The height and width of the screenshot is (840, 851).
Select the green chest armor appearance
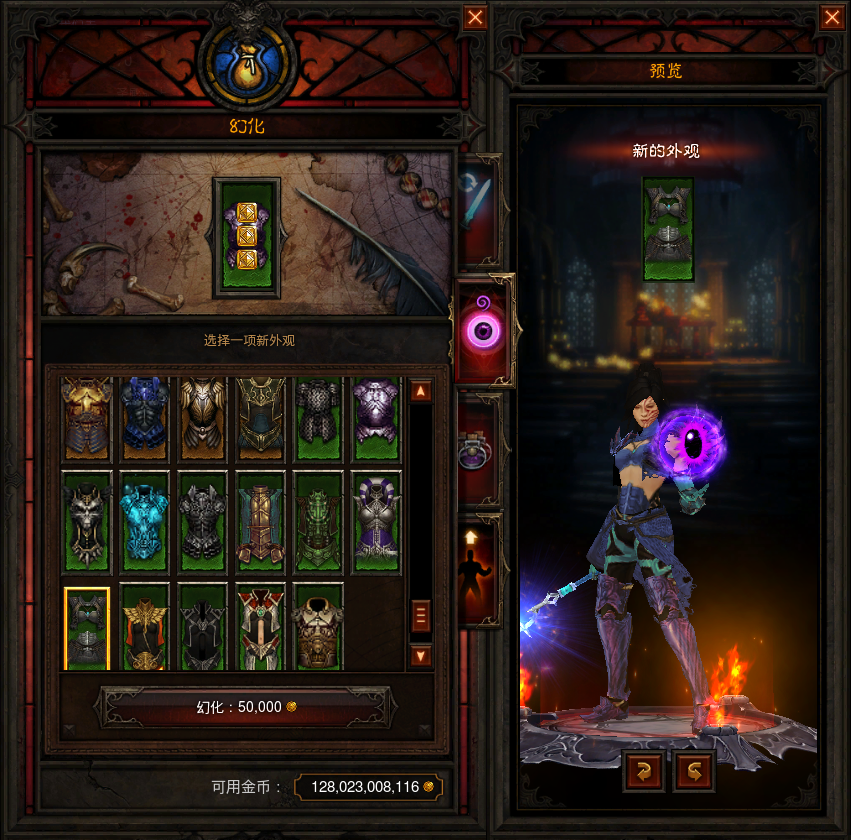[x=319, y=520]
